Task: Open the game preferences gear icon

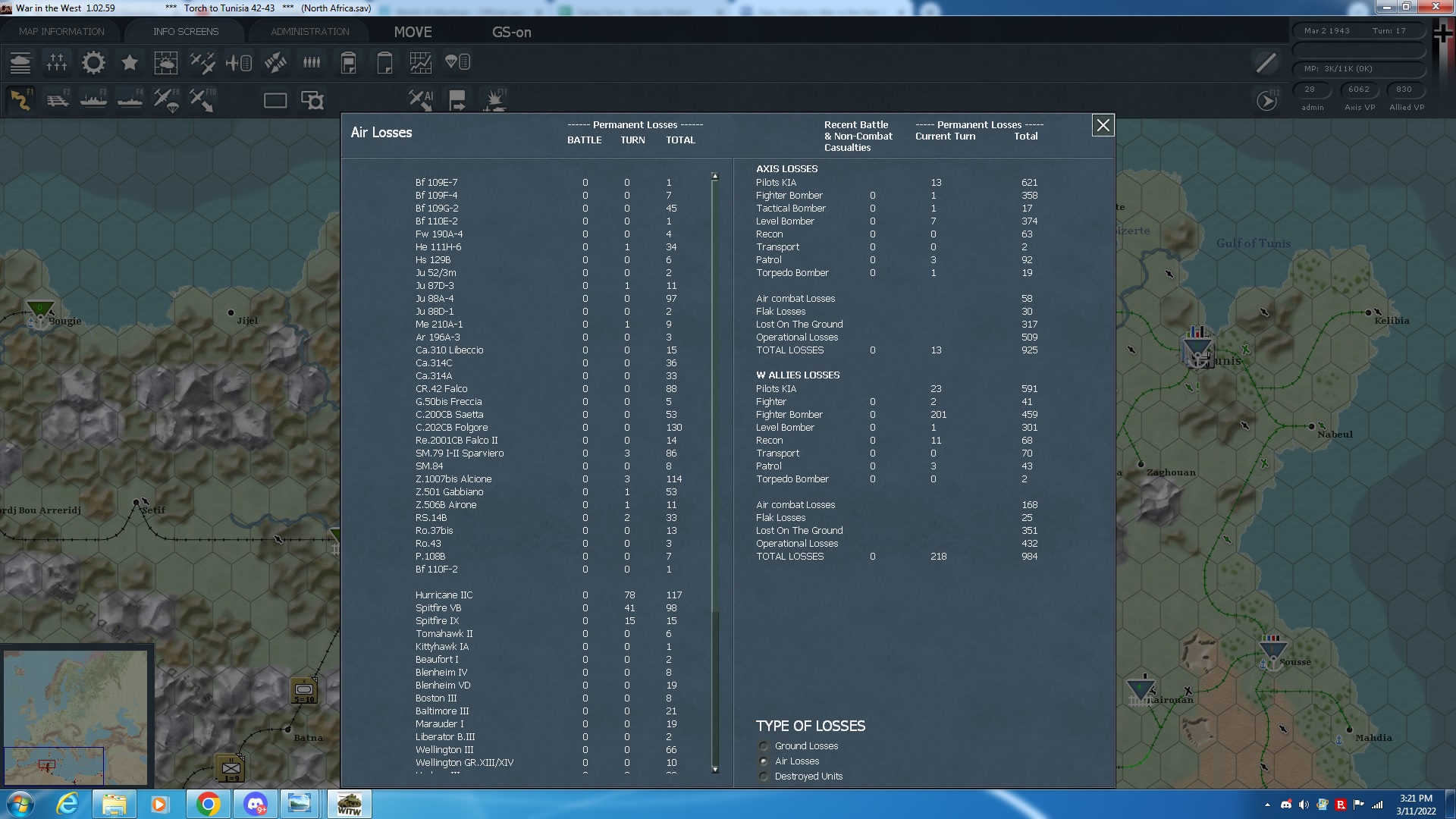Action: pos(93,63)
